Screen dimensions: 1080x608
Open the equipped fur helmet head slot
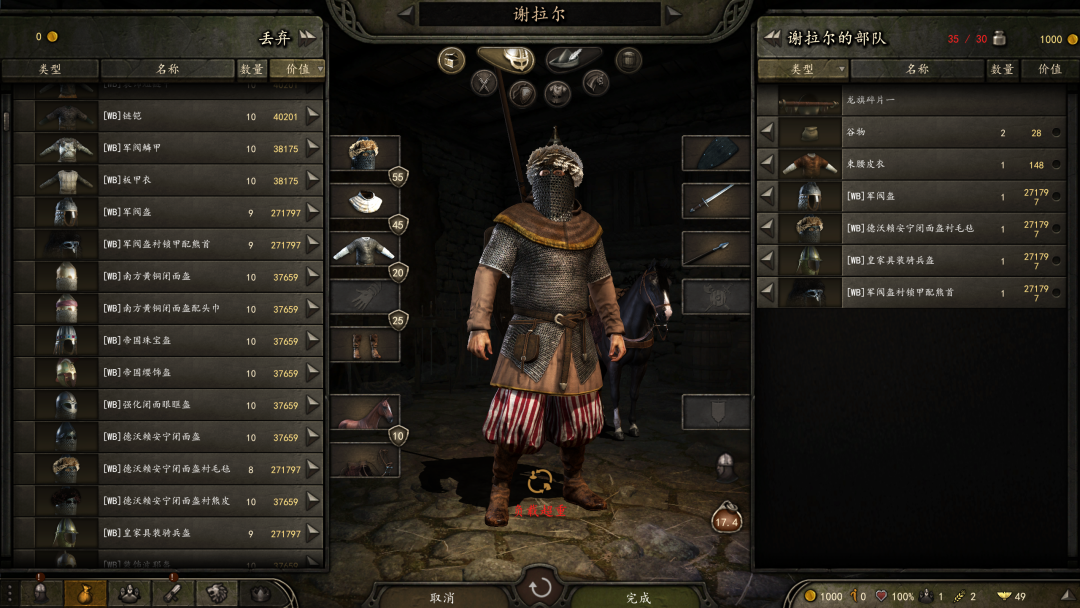pos(364,153)
